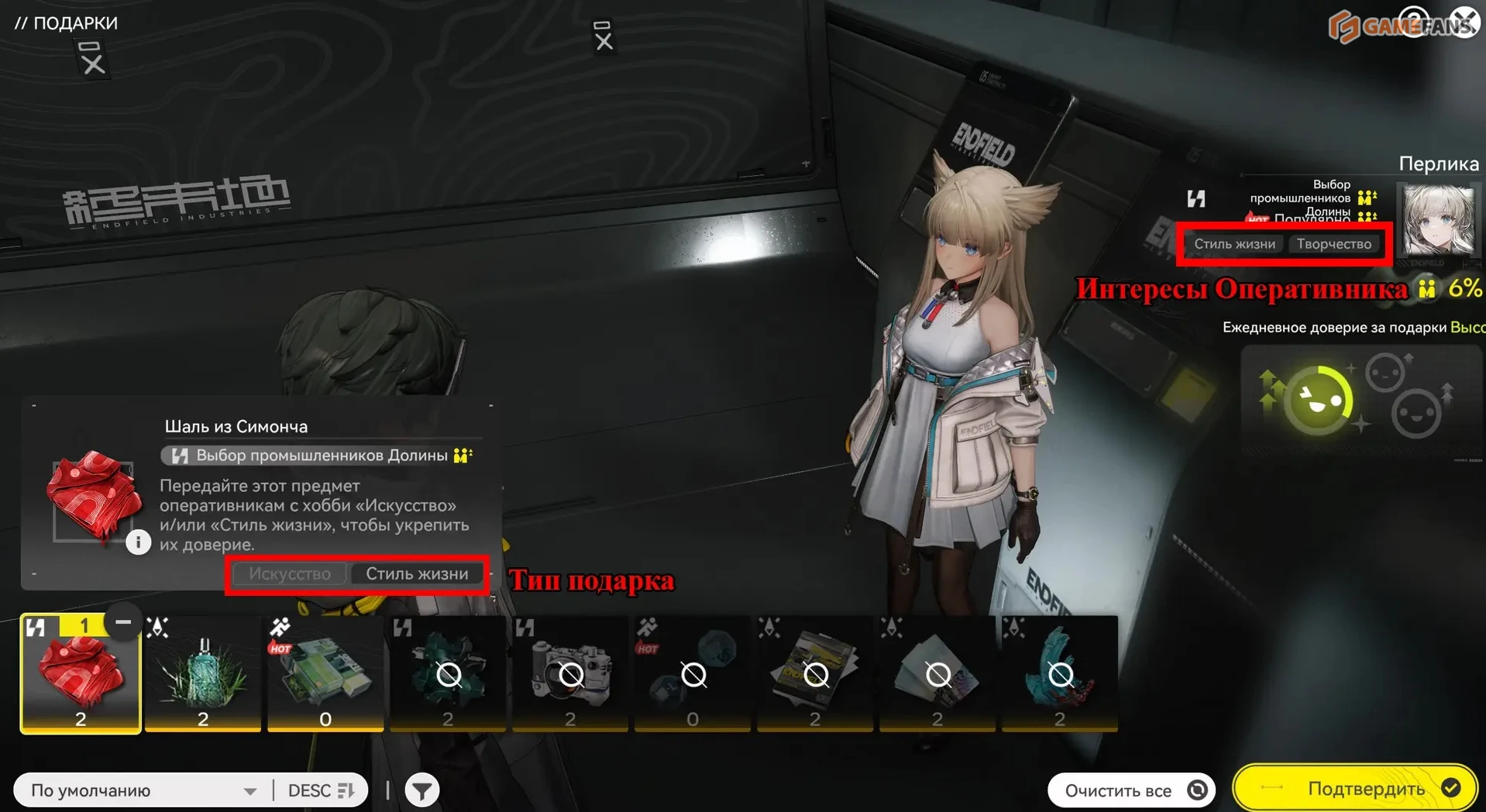
Task: Remove one shawl with the minus button
Action: (122, 622)
